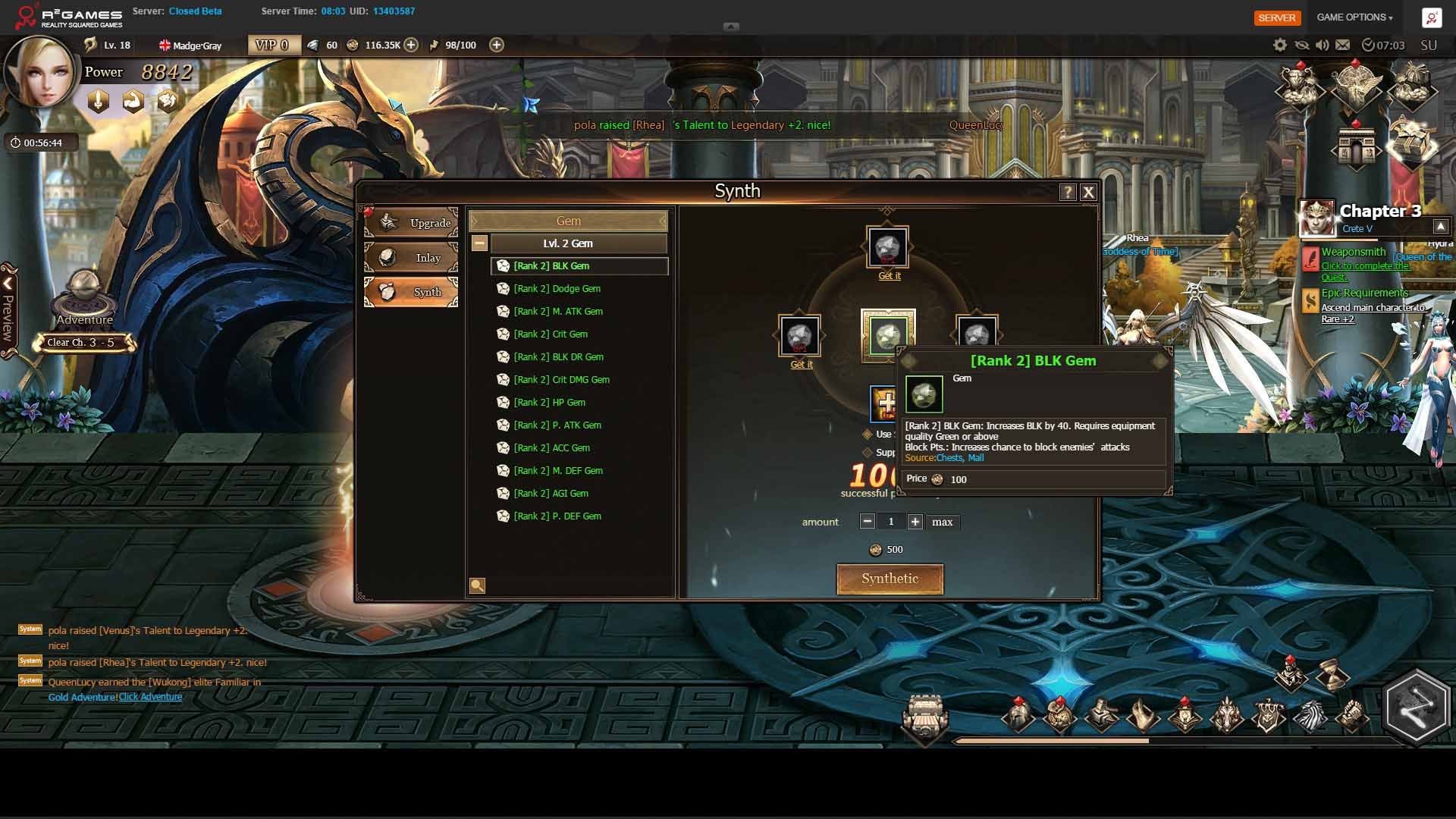Open the Synth help question mark

click(x=1068, y=193)
